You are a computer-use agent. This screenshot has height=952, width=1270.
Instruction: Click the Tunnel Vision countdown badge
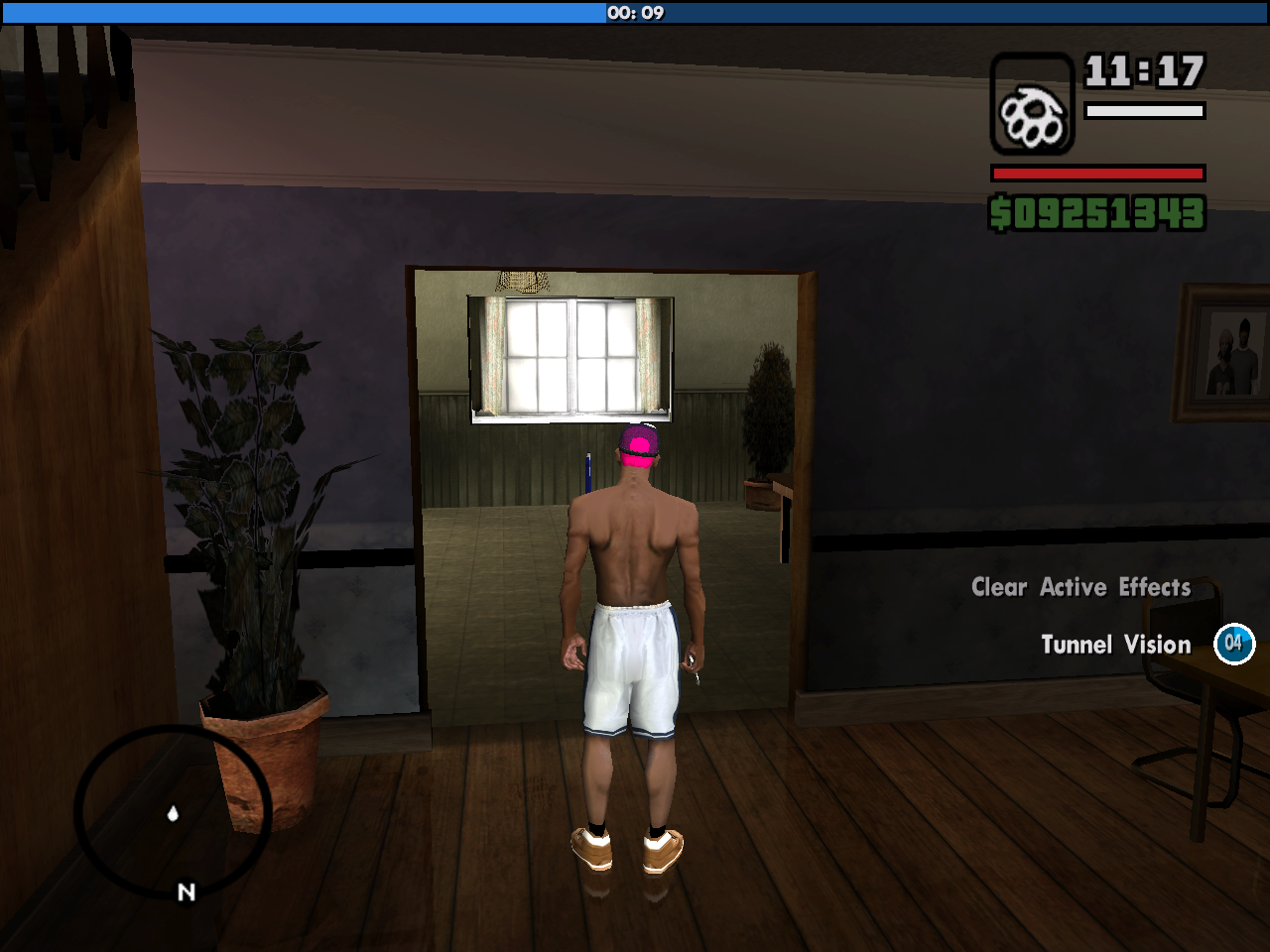coord(1232,643)
